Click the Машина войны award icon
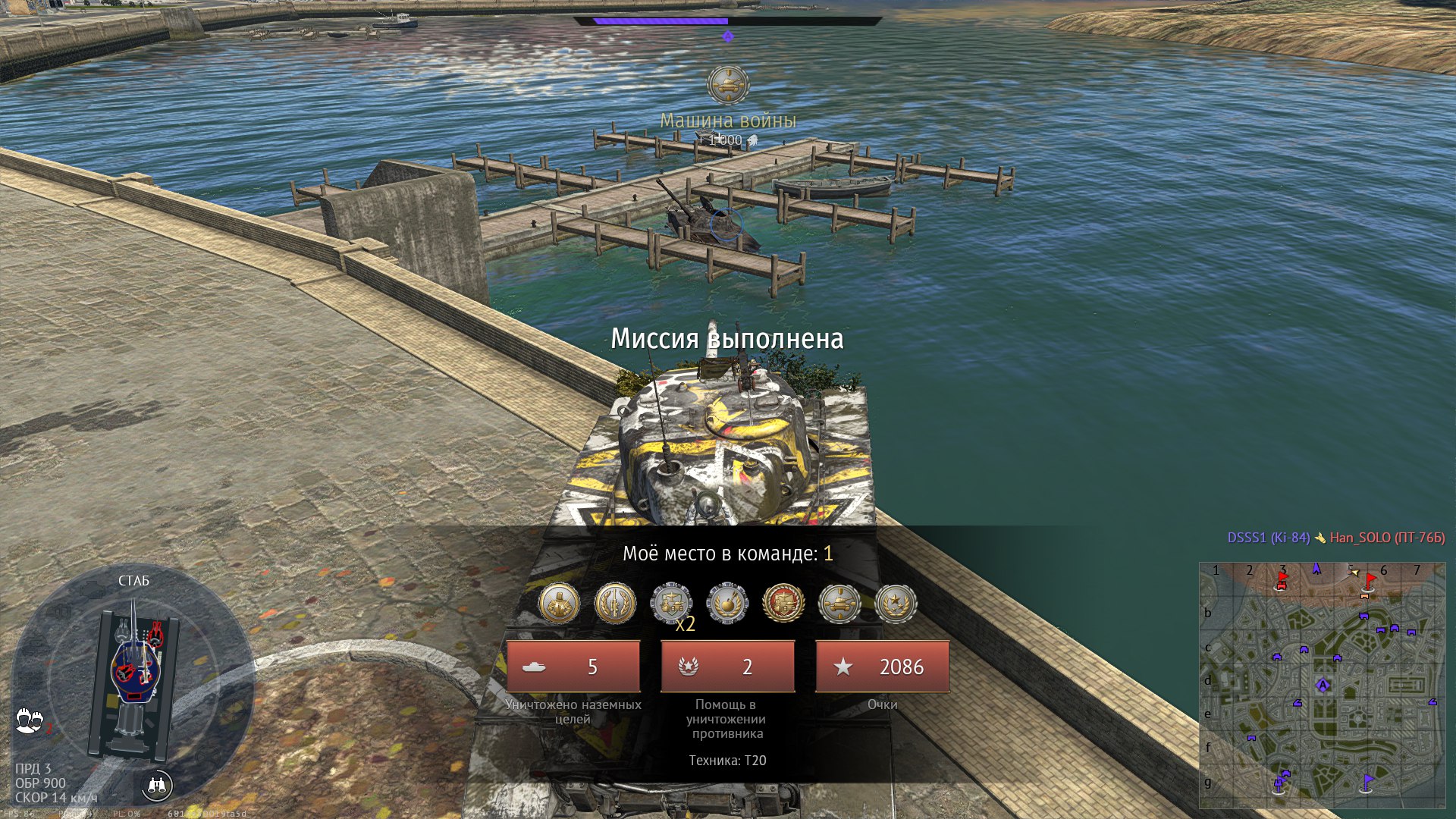1456x819 pixels. click(728, 84)
